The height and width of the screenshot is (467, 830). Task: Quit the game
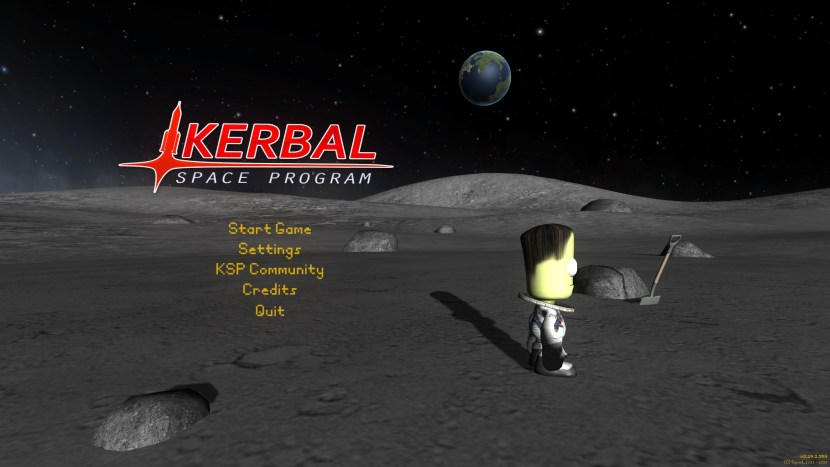(269, 311)
